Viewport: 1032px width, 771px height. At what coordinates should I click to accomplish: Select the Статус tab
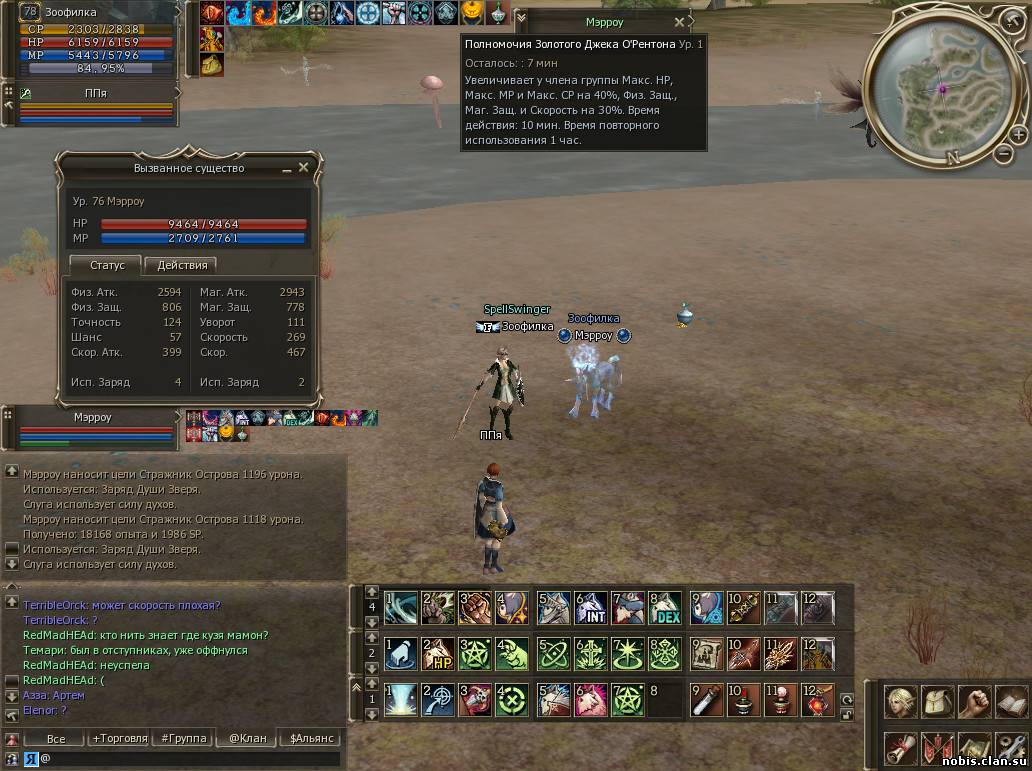106,265
